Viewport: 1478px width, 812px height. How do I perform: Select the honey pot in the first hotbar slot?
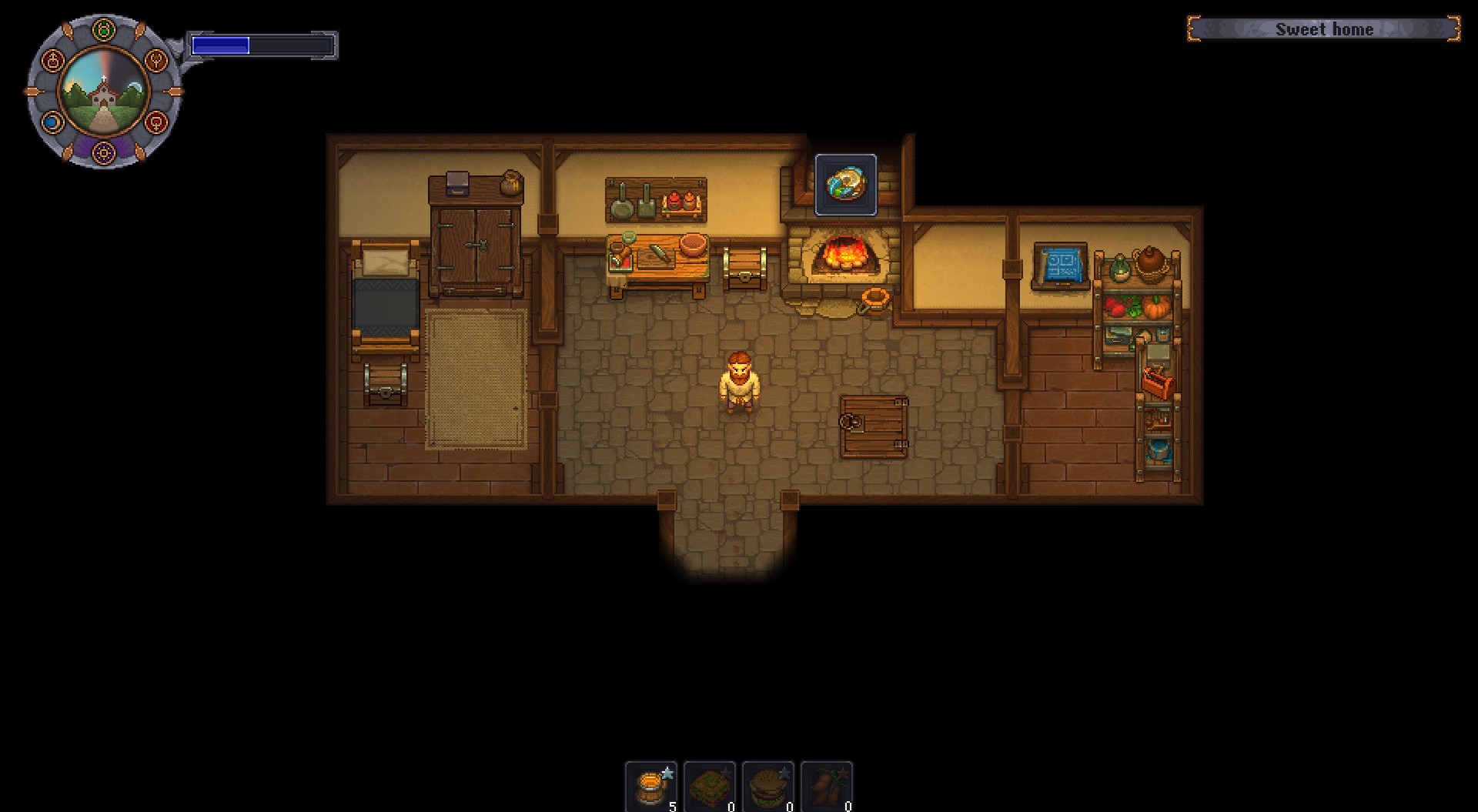[652, 785]
